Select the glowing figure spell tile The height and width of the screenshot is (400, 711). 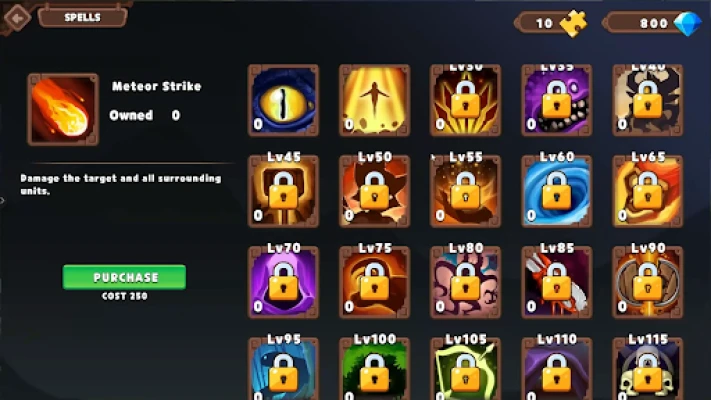pyautogui.click(x=374, y=100)
